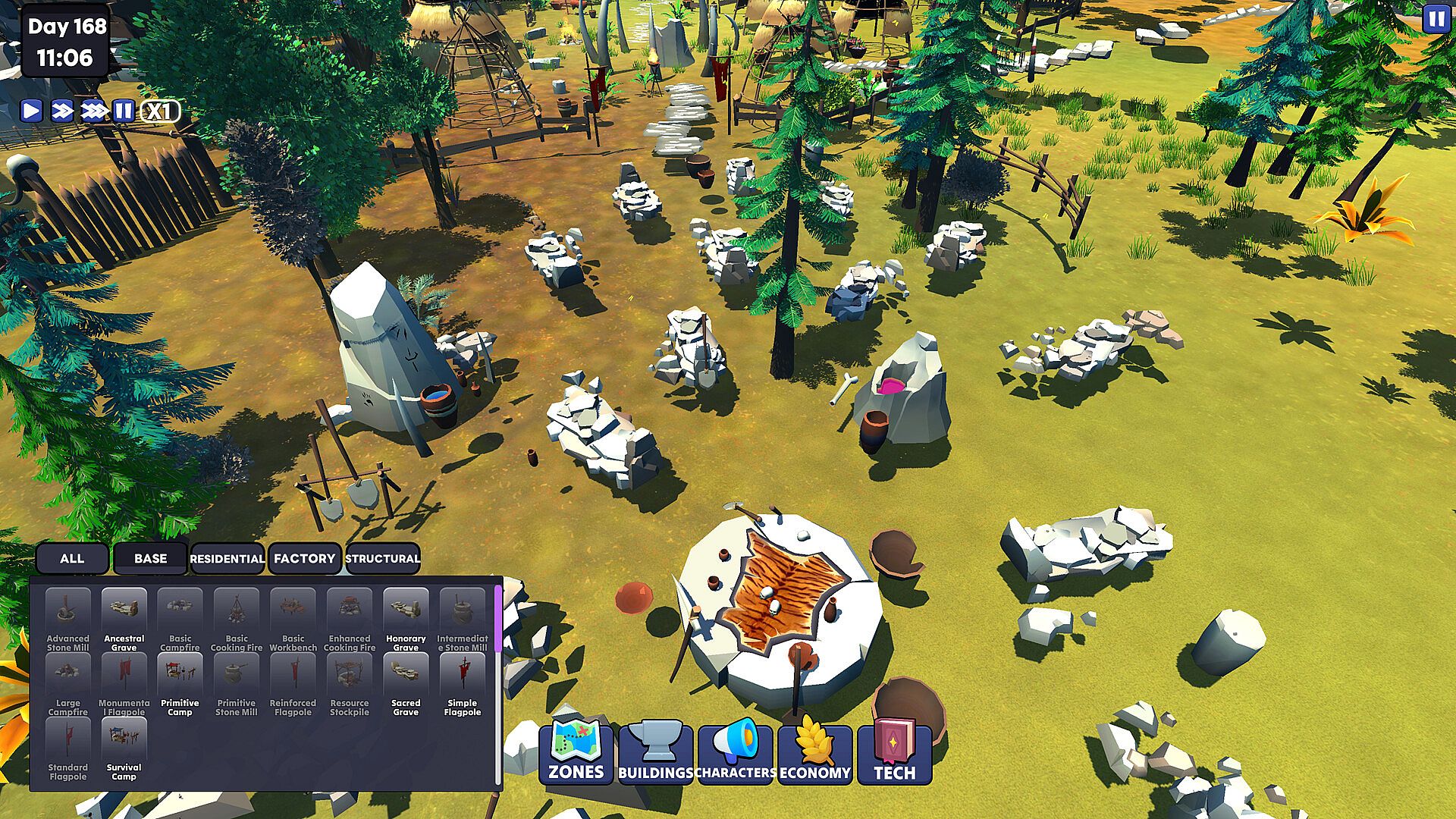Pause time with the speed bar pause button
Screen dimensions: 1456x819
[x=124, y=111]
